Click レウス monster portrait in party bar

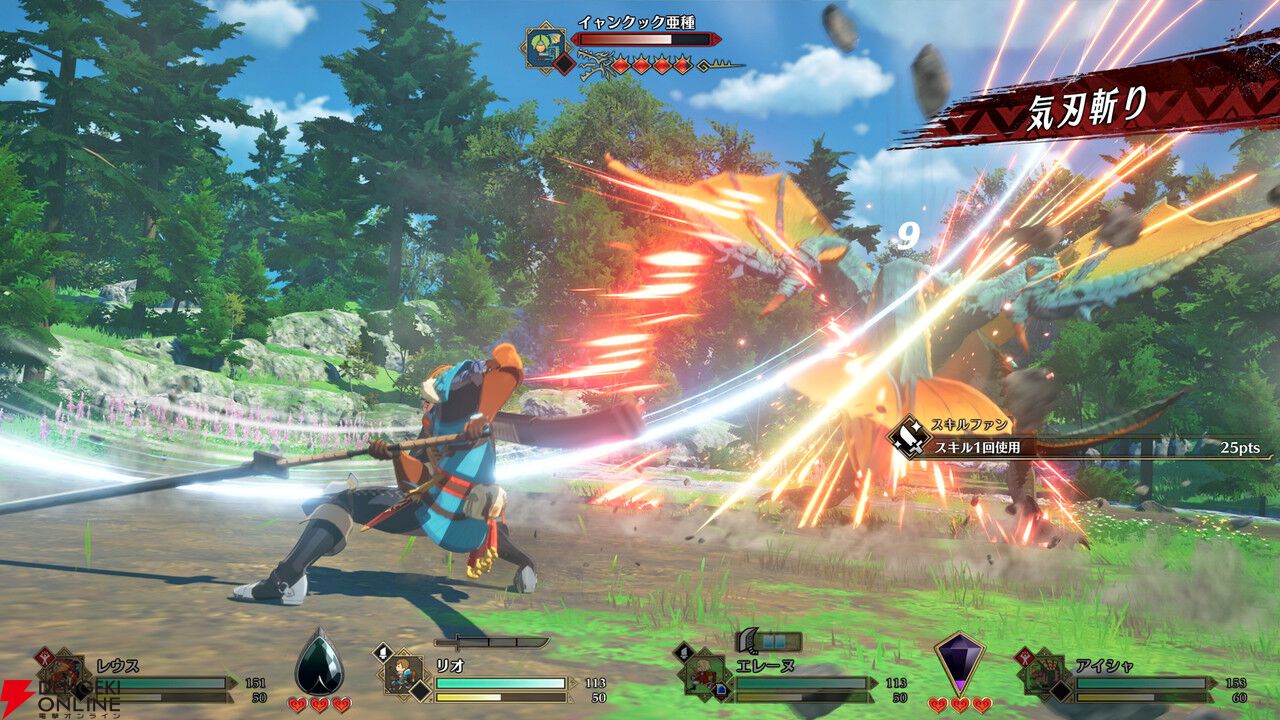(66, 674)
